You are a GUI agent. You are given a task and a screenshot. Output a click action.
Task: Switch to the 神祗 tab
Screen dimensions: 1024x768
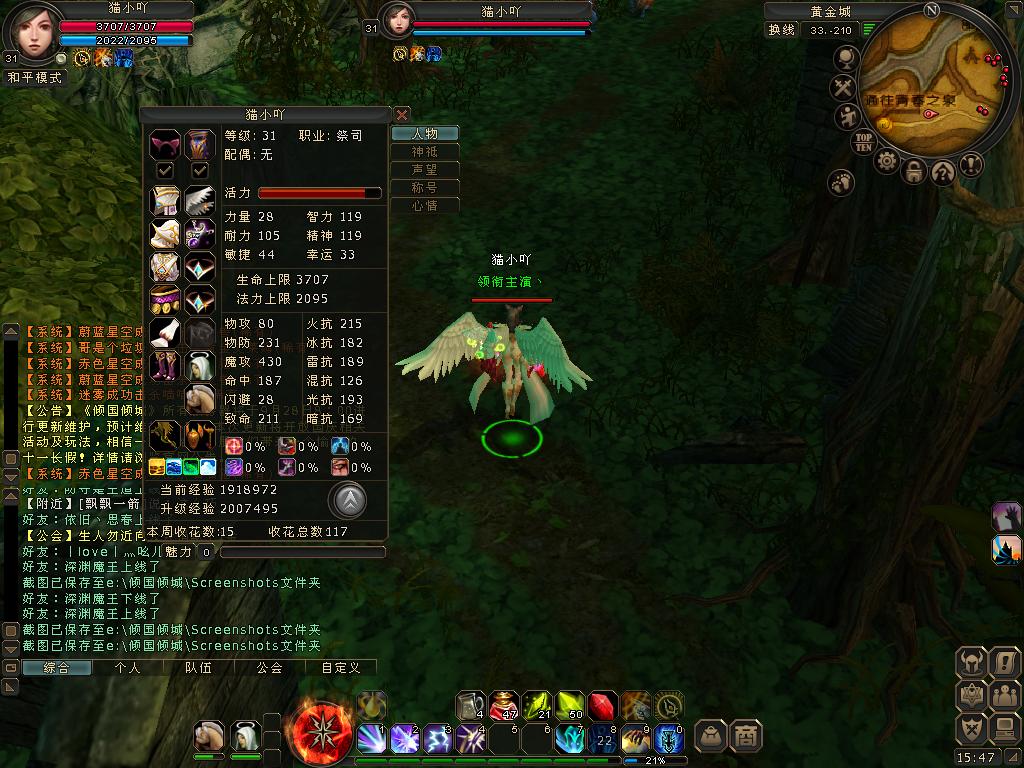click(425, 152)
